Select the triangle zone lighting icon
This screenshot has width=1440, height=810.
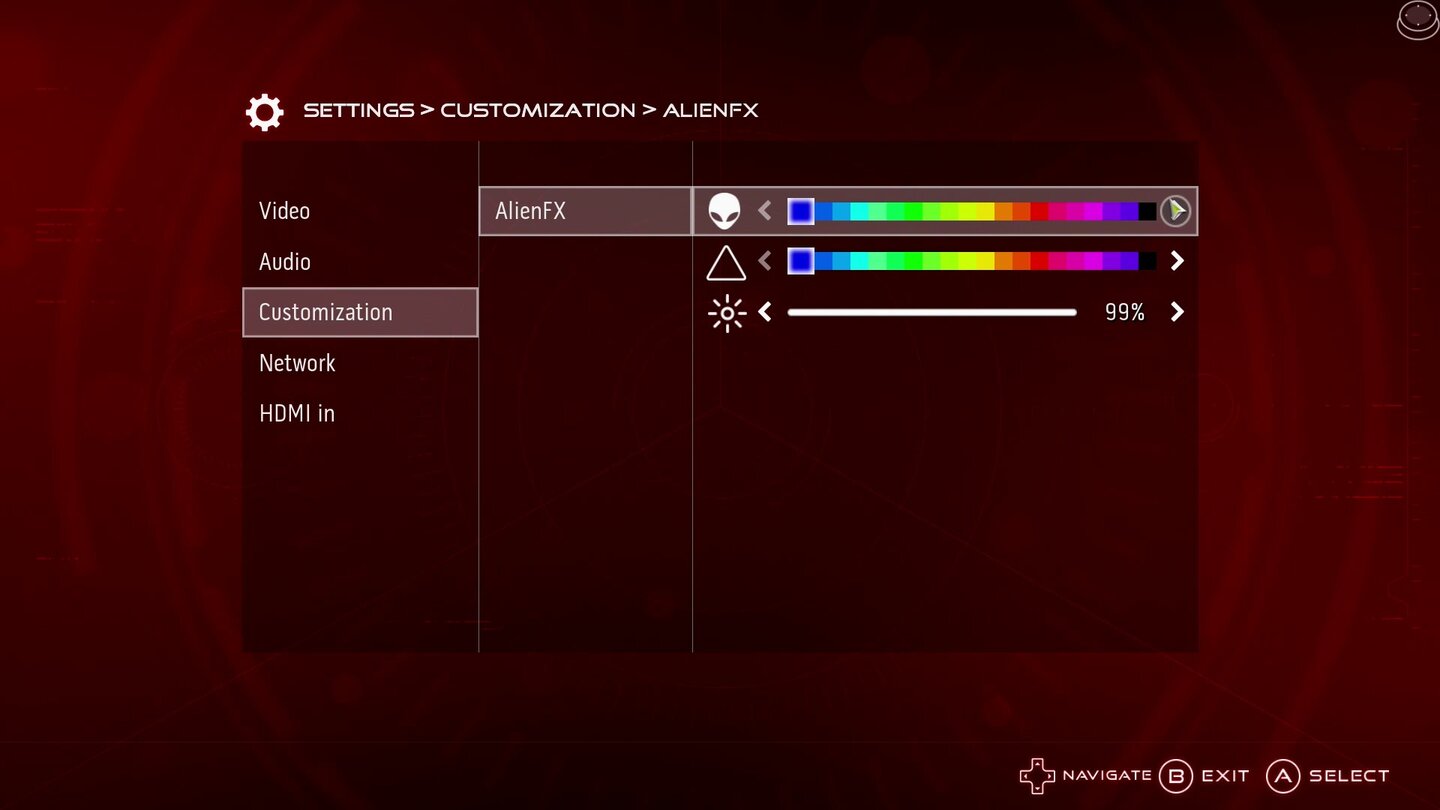click(727, 261)
